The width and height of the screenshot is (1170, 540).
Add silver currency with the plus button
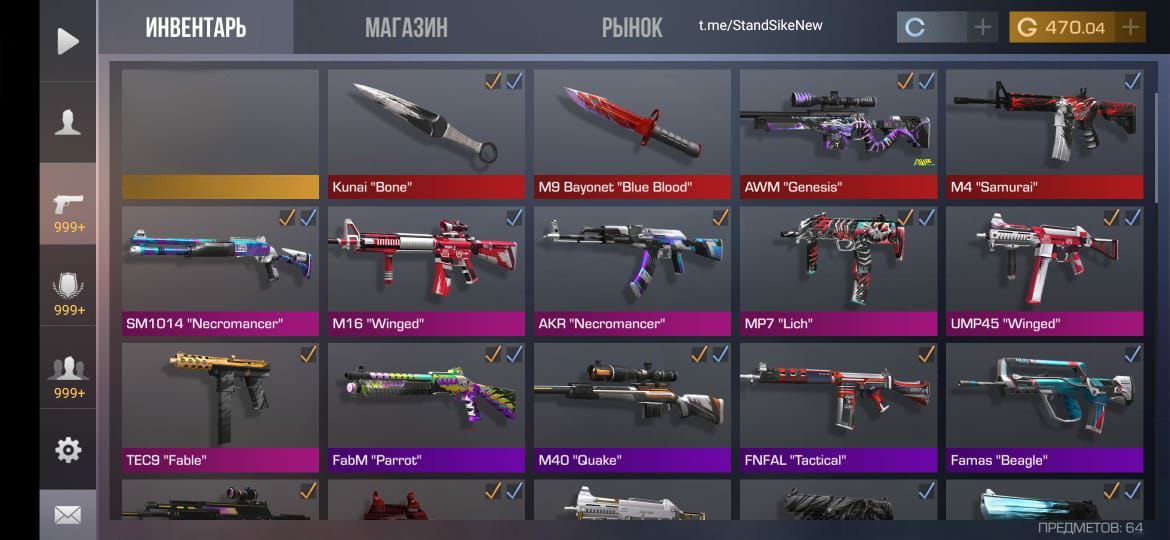pyautogui.click(x=983, y=27)
